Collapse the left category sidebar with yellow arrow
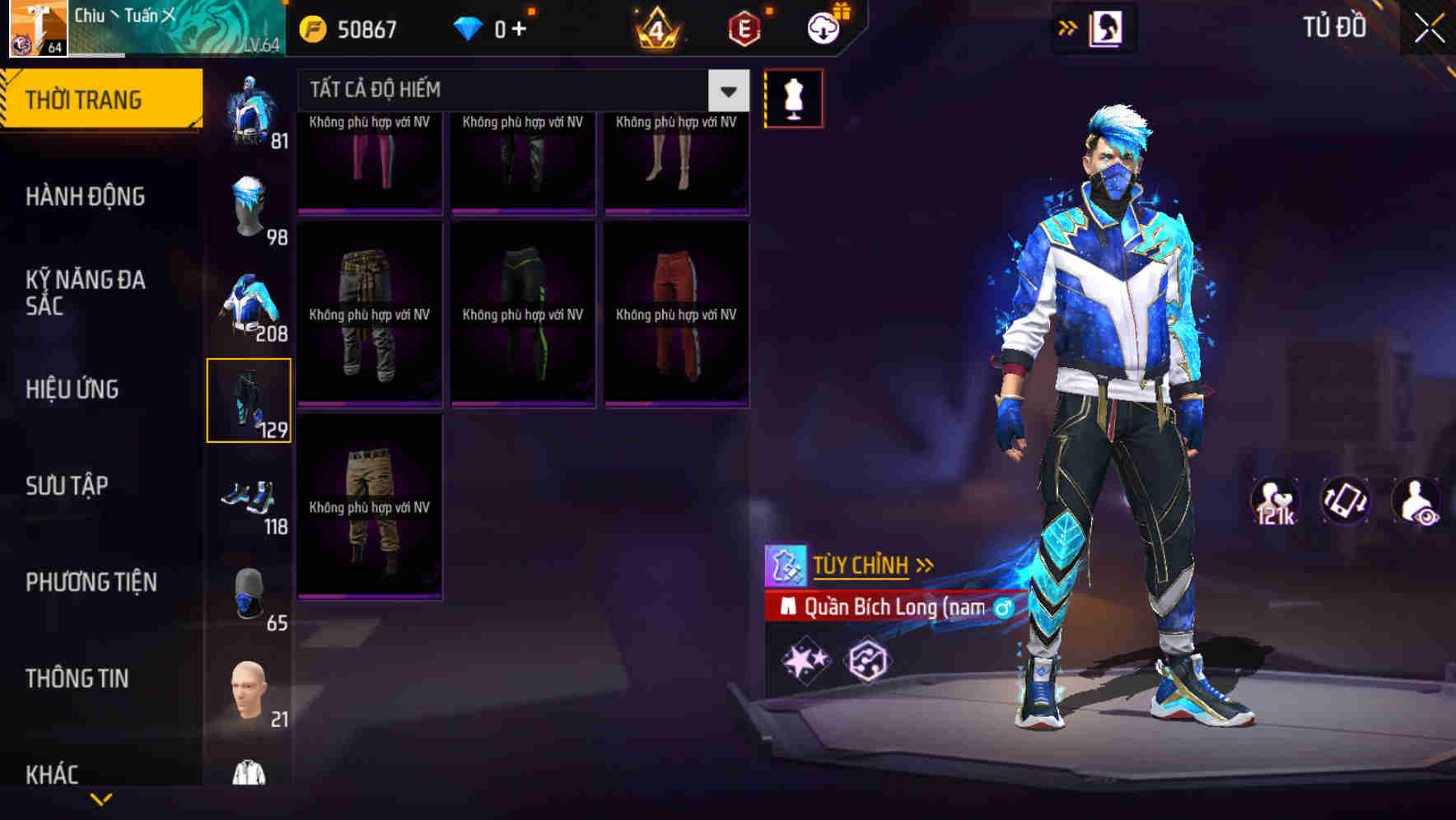The height and width of the screenshot is (820, 1456). click(x=101, y=797)
